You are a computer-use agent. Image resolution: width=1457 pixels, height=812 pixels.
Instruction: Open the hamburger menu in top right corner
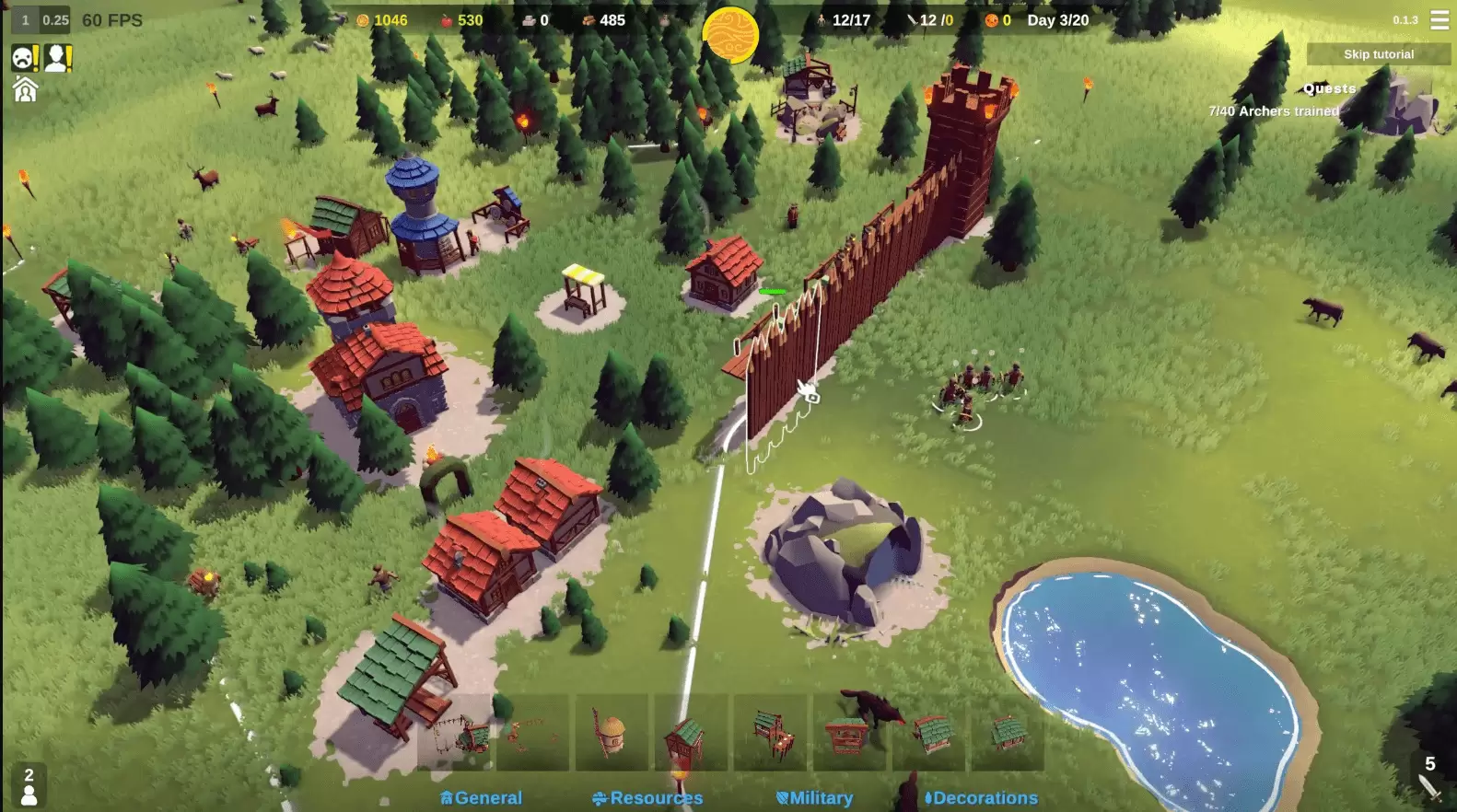point(1440,18)
